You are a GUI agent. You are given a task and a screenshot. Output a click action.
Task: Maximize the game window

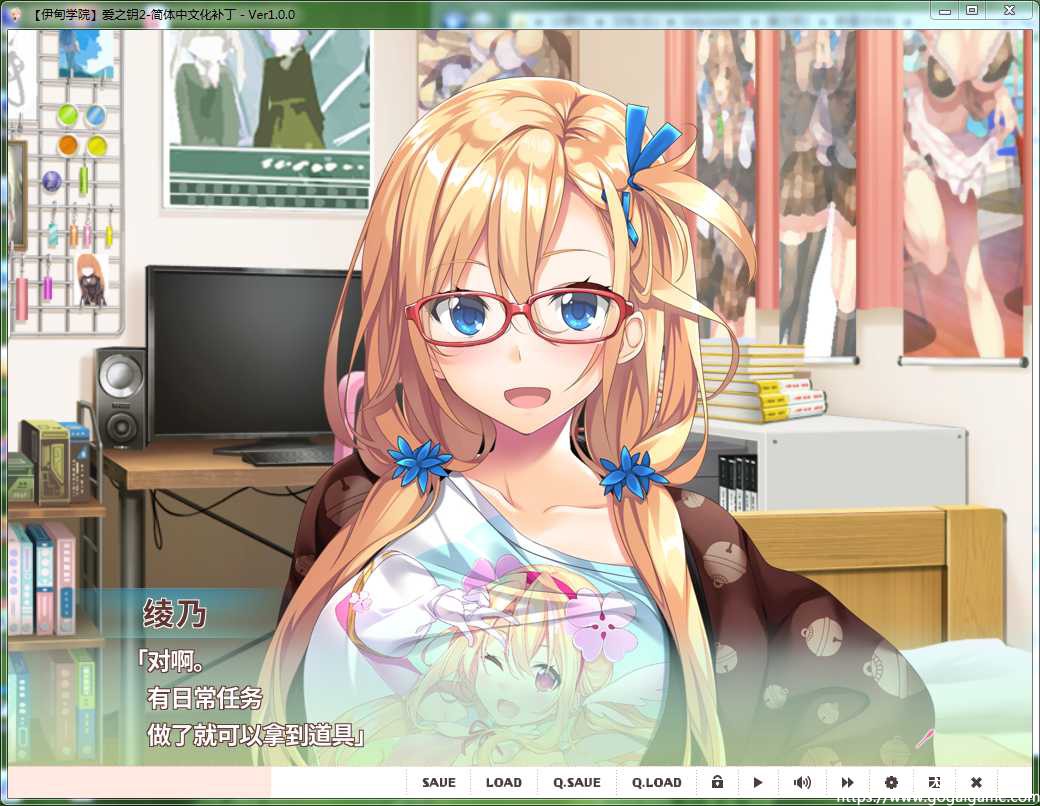point(971,9)
